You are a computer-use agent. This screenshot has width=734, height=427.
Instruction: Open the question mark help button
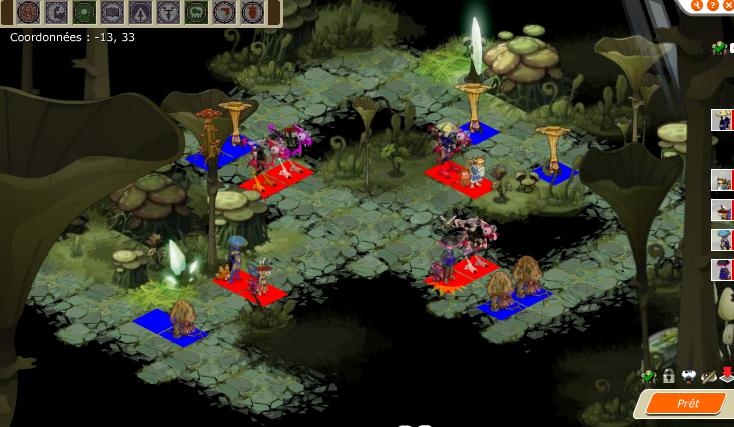click(x=713, y=5)
